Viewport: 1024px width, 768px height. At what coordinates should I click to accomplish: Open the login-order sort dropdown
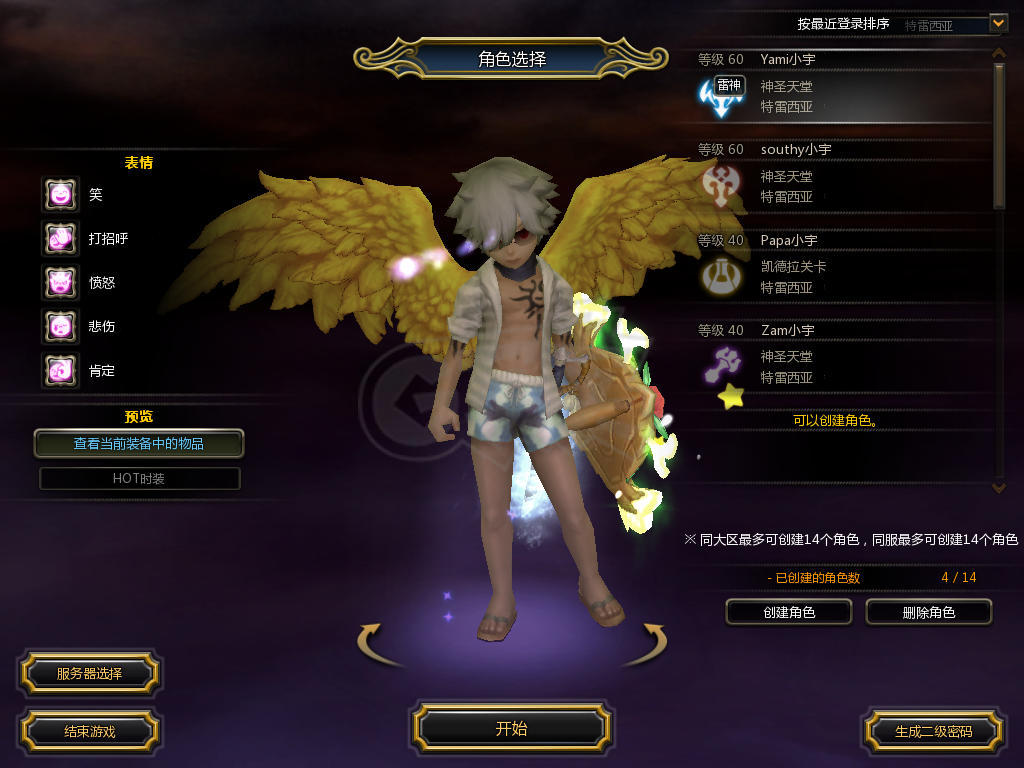point(997,22)
